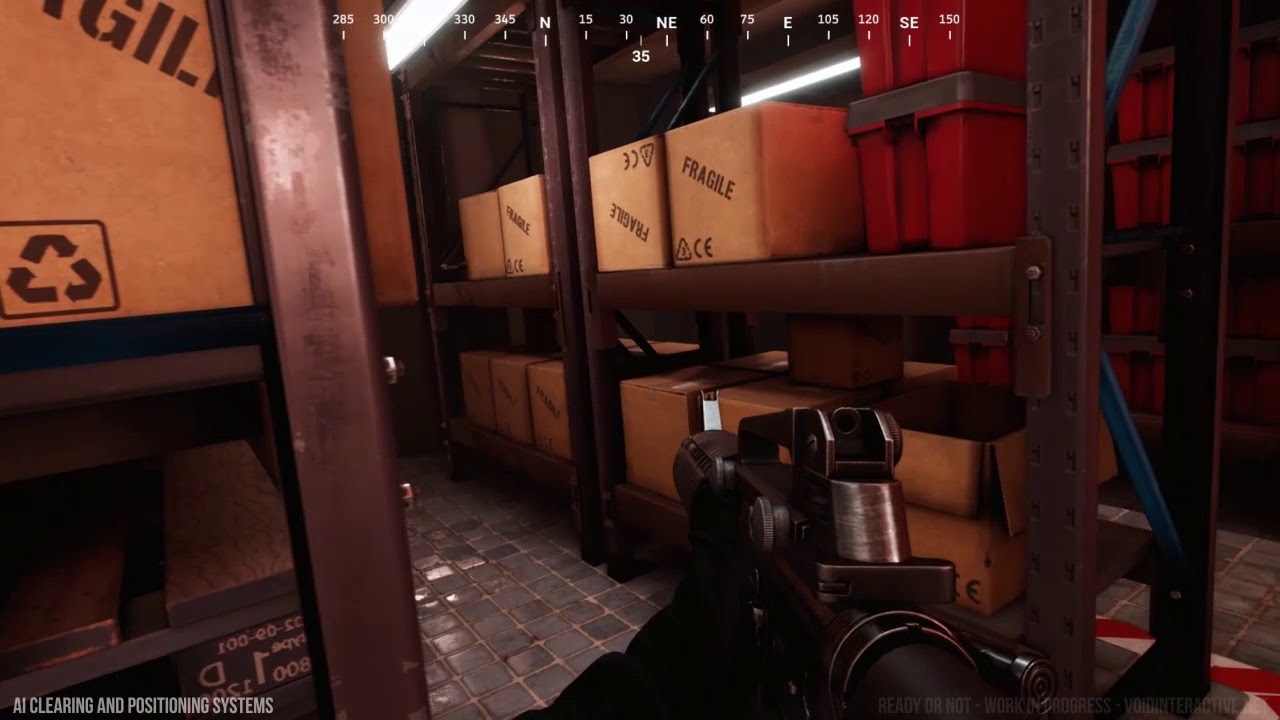
Task: Click the 105 compass number
Action: 827,18
